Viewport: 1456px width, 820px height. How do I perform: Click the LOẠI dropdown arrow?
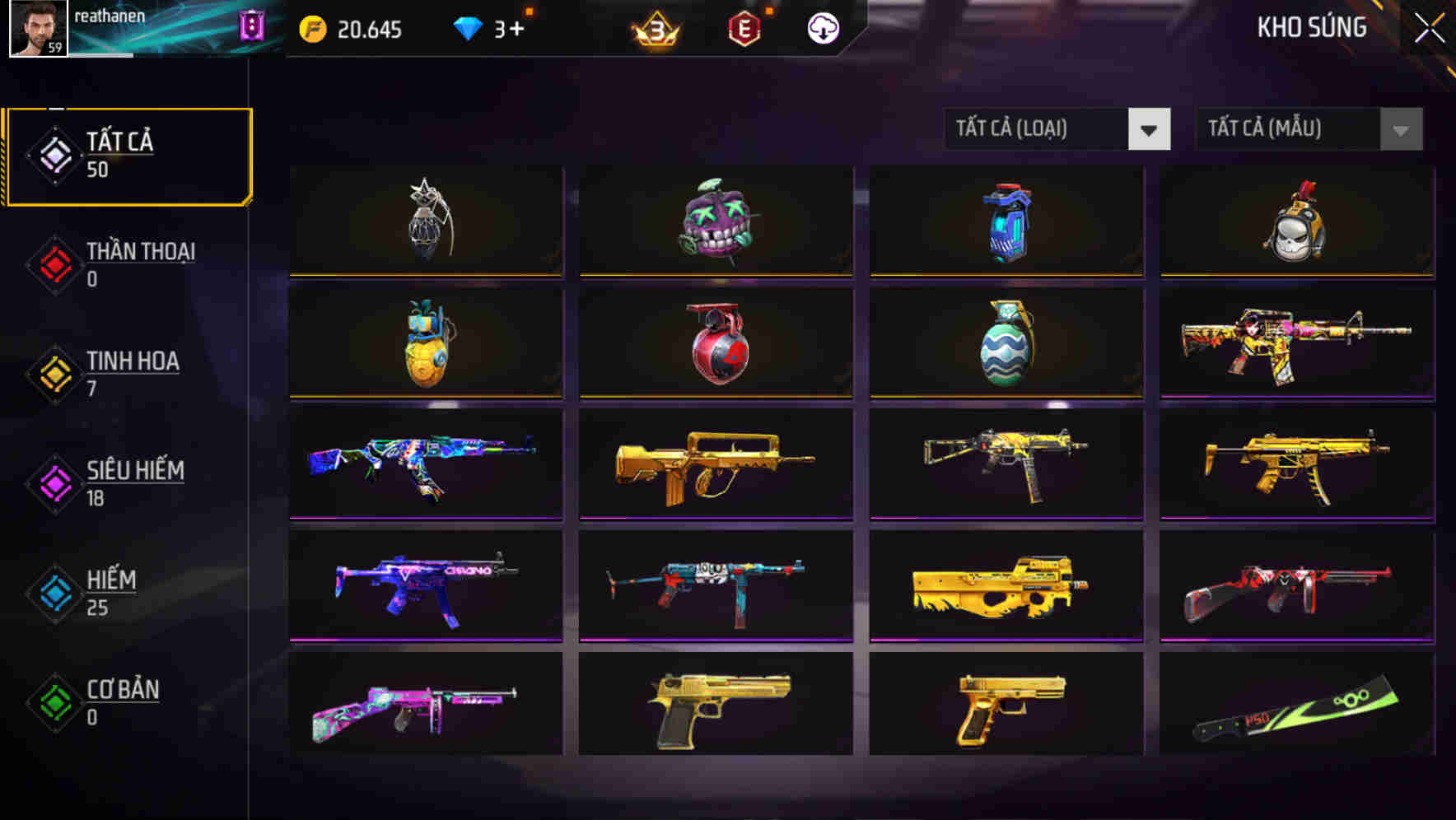point(1150,129)
